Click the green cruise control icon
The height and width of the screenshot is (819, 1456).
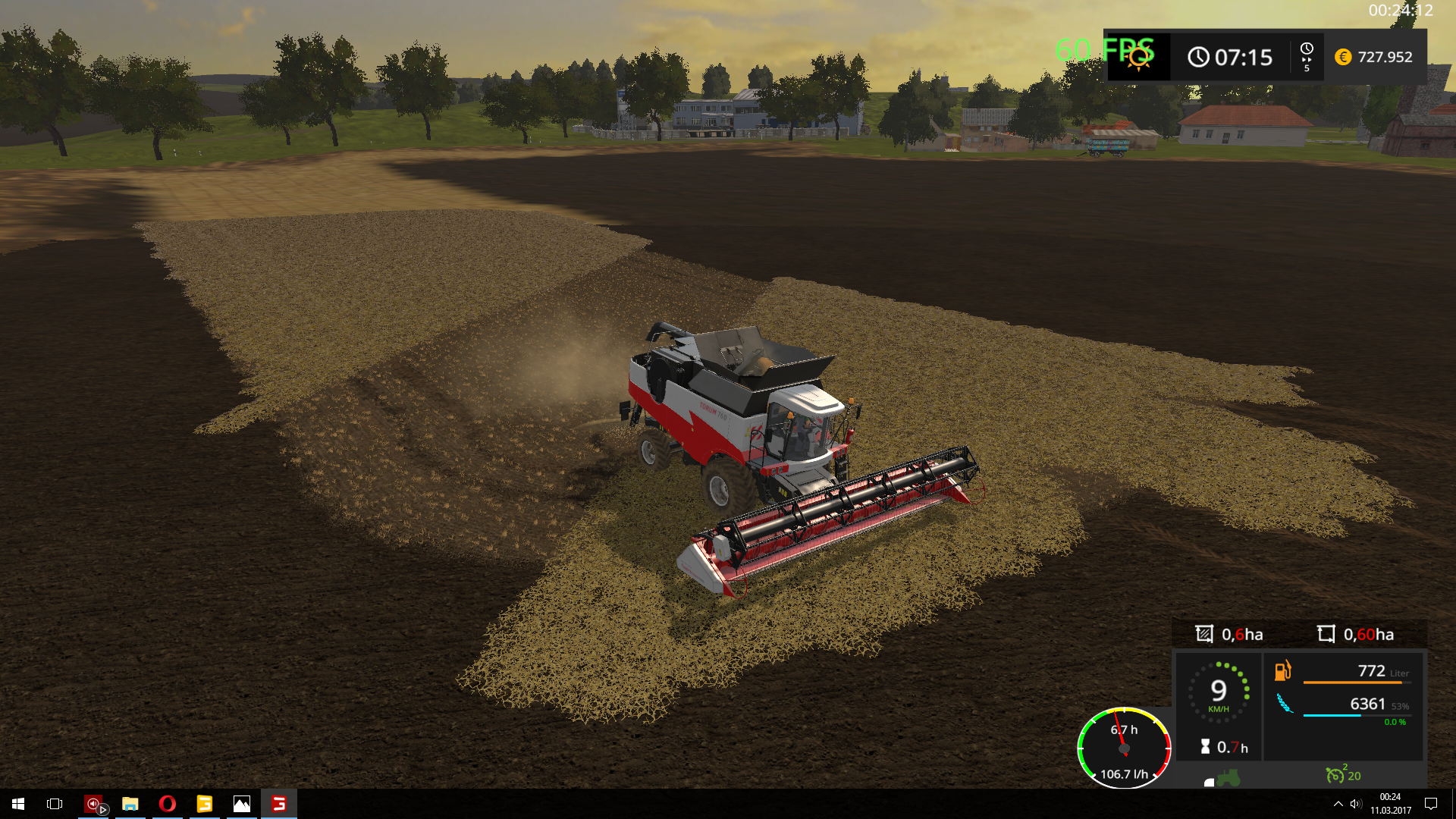pos(1335,775)
